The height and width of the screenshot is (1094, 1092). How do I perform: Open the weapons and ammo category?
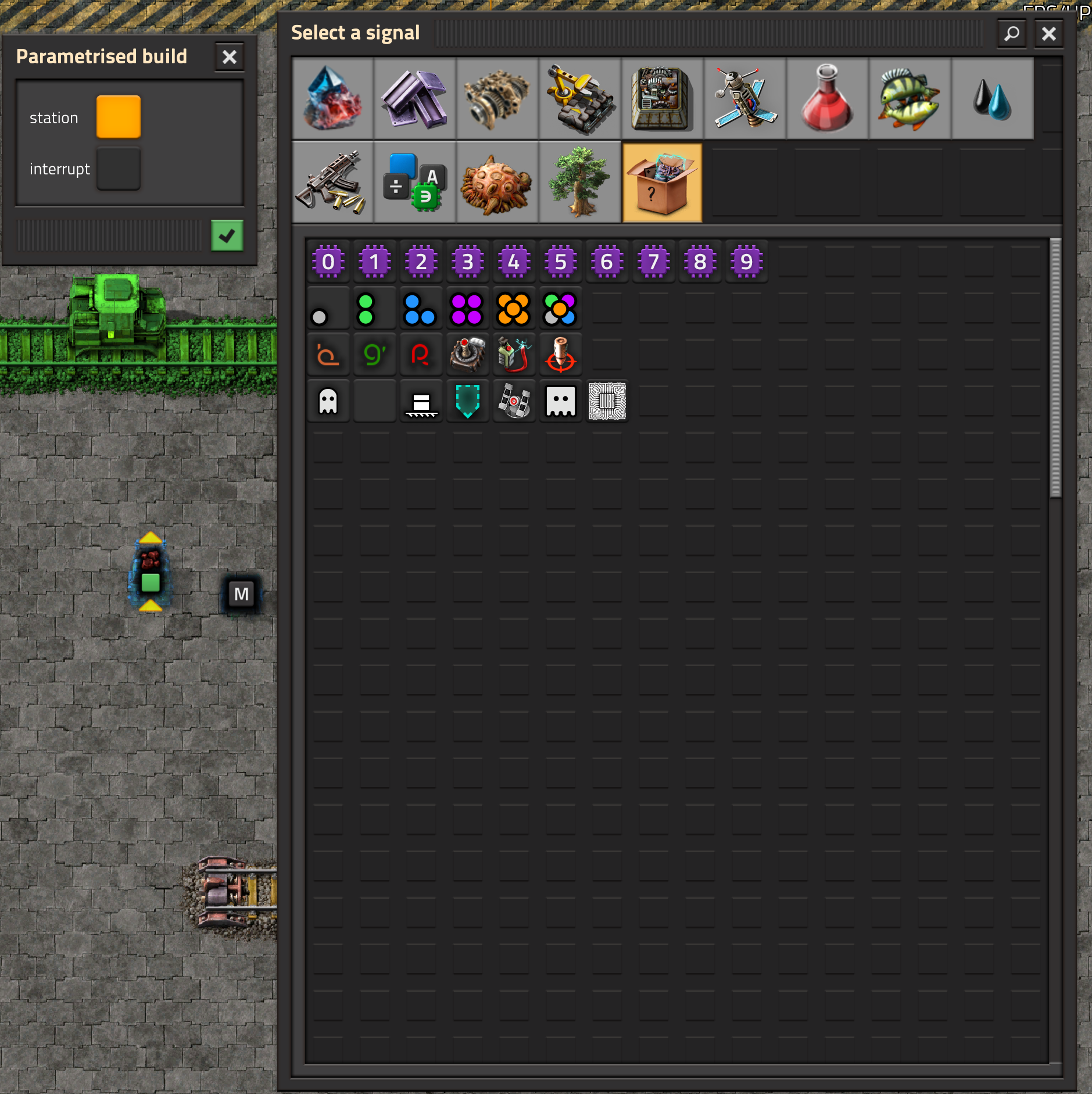[331, 182]
